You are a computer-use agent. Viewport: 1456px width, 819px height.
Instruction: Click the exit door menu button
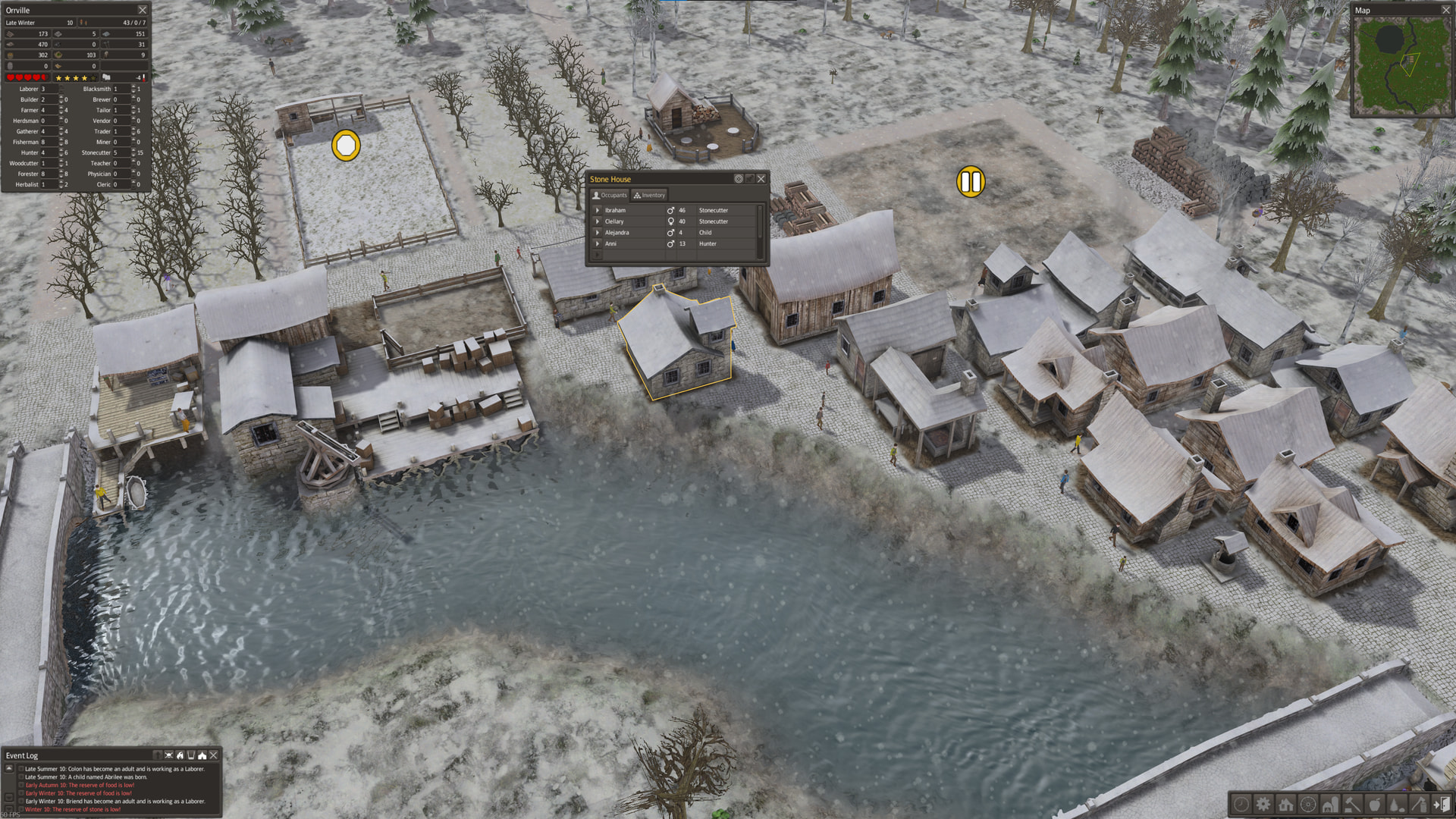click(1442, 804)
